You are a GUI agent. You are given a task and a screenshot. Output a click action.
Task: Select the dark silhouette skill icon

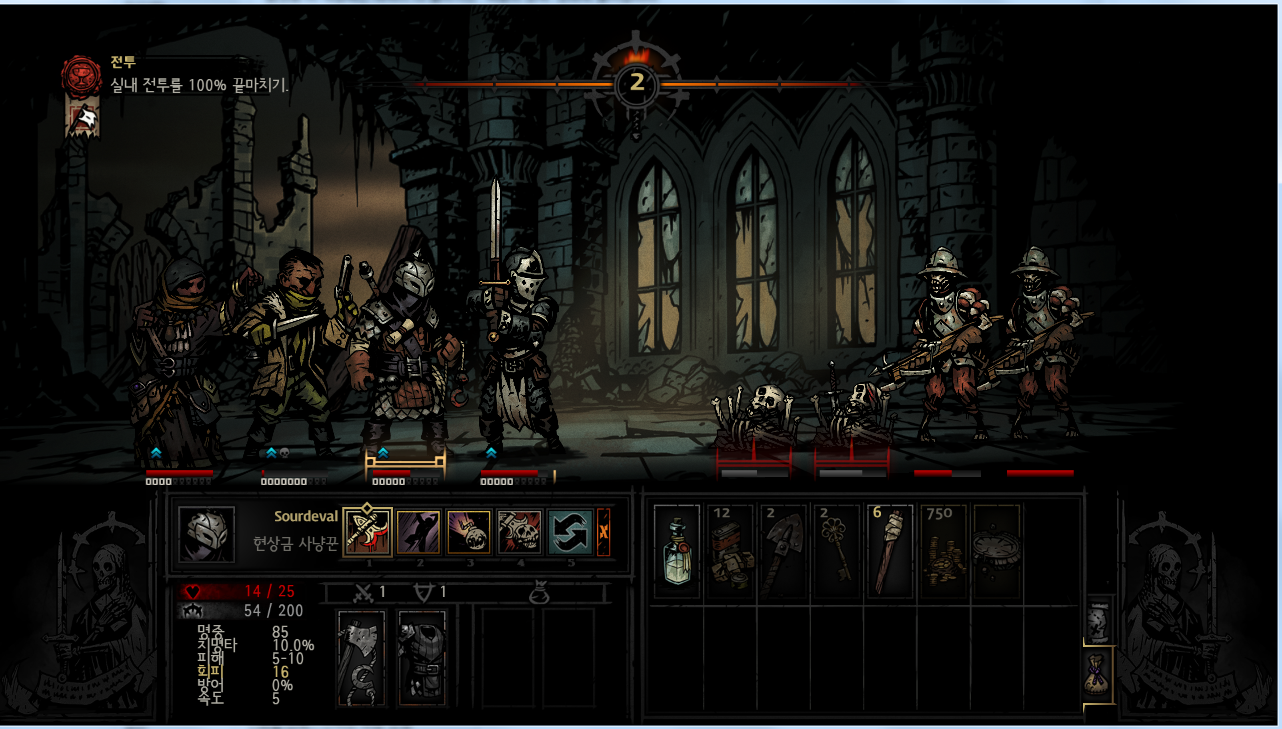418,531
